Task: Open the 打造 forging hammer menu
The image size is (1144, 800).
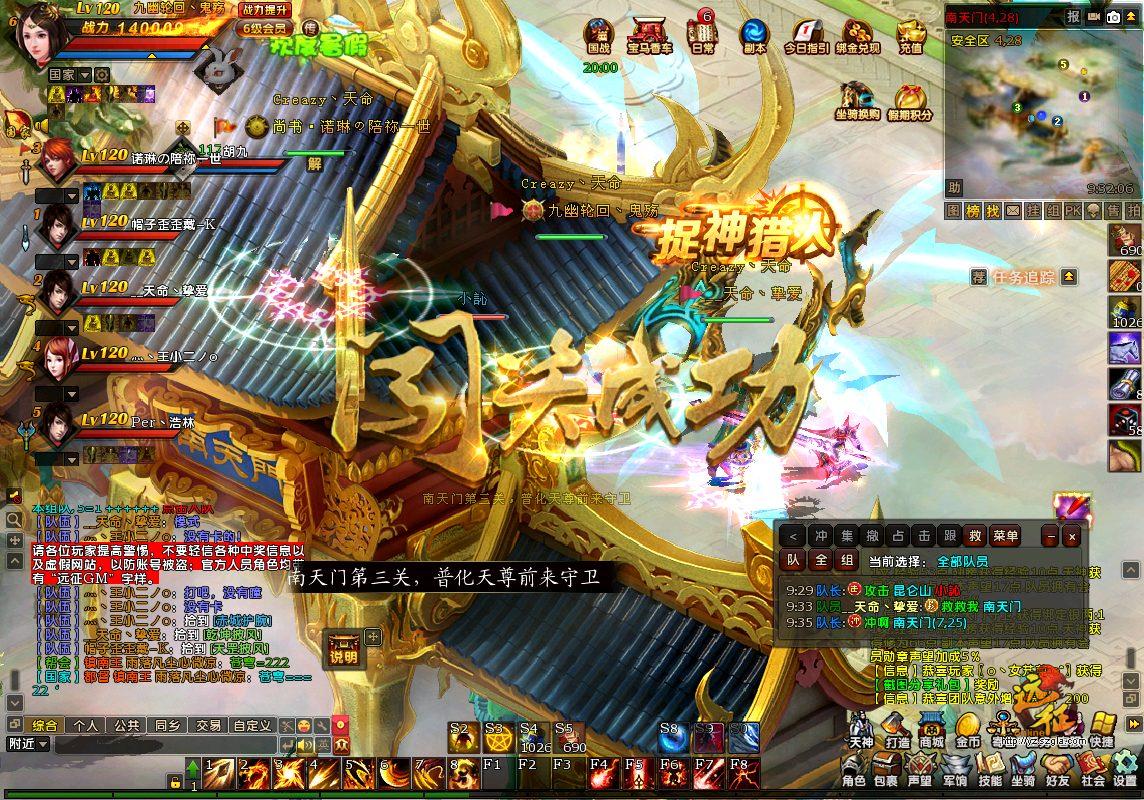Action: point(897,729)
